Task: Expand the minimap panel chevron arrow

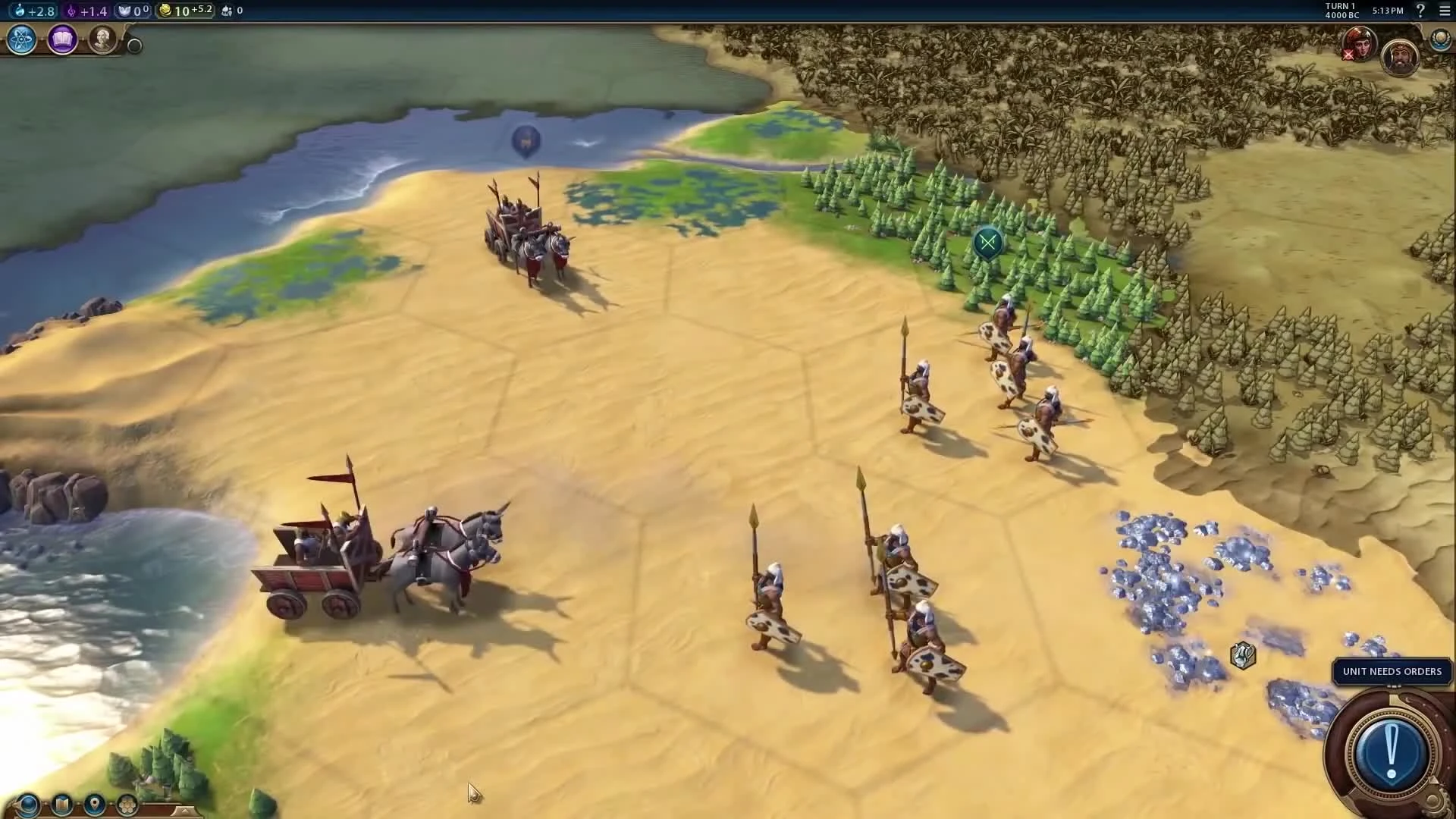Action: tap(184, 811)
